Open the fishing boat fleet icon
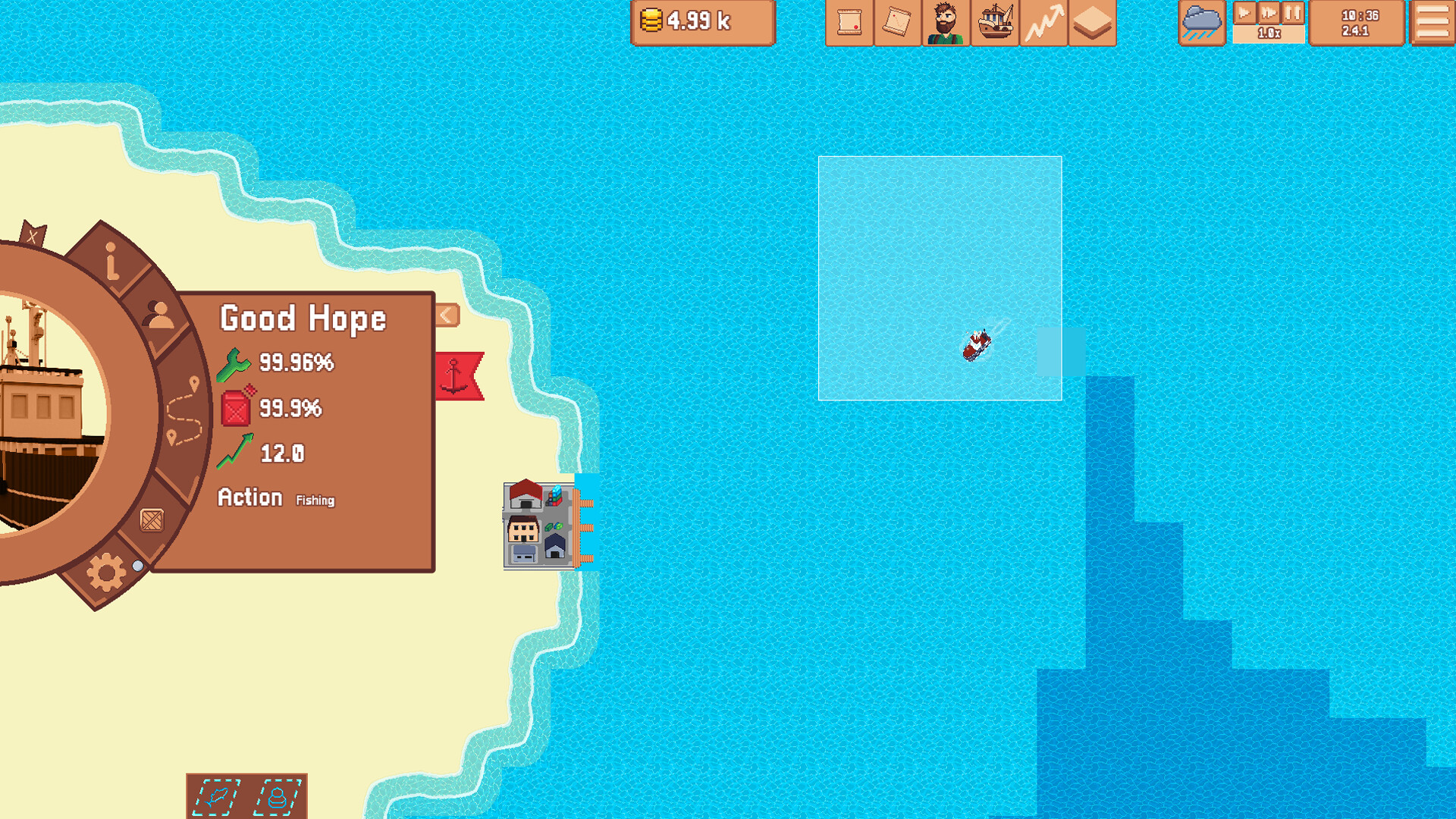 pyautogui.click(x=995, y=23)
